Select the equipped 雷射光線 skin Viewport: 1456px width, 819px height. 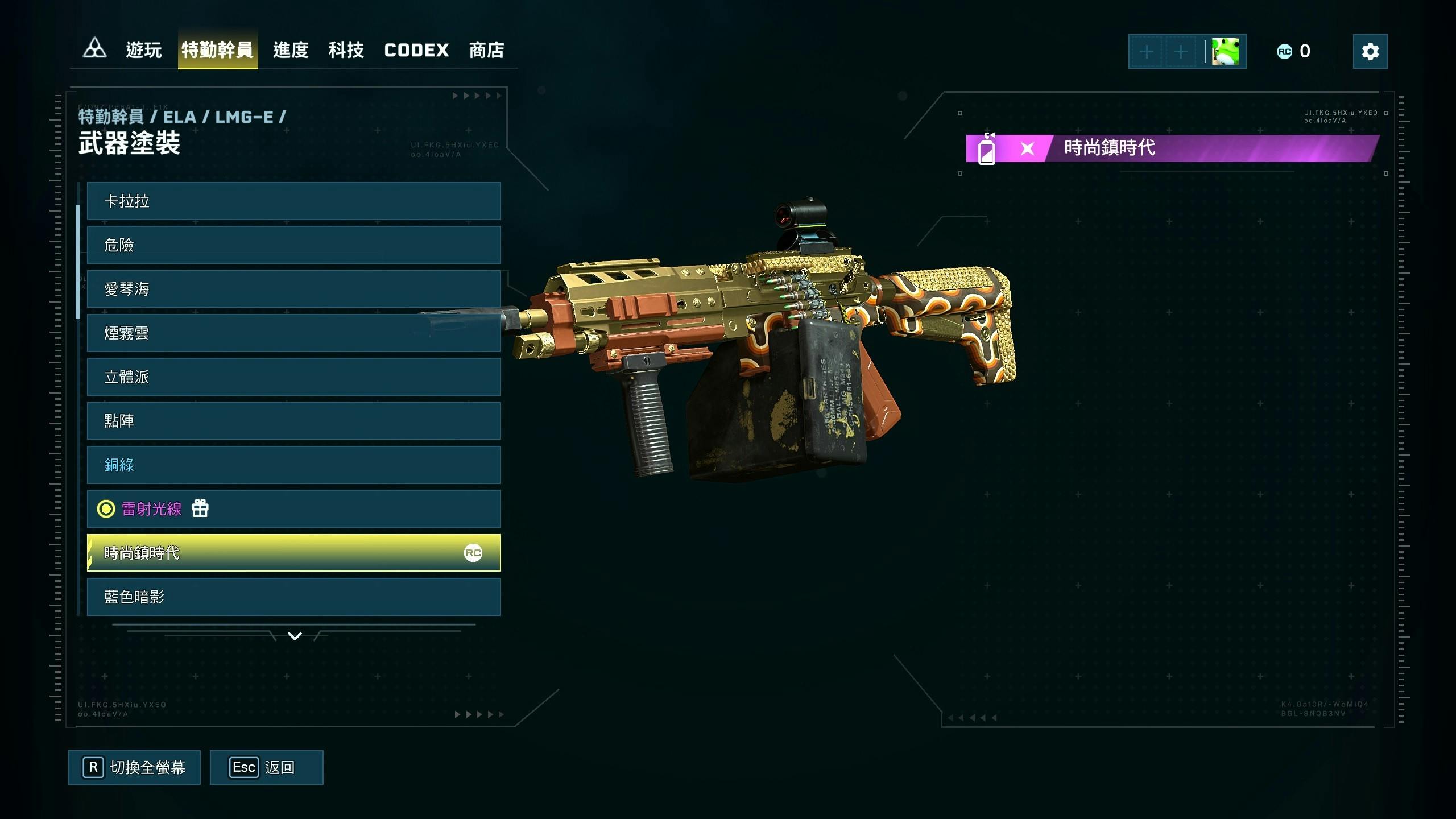coord(293,509)
